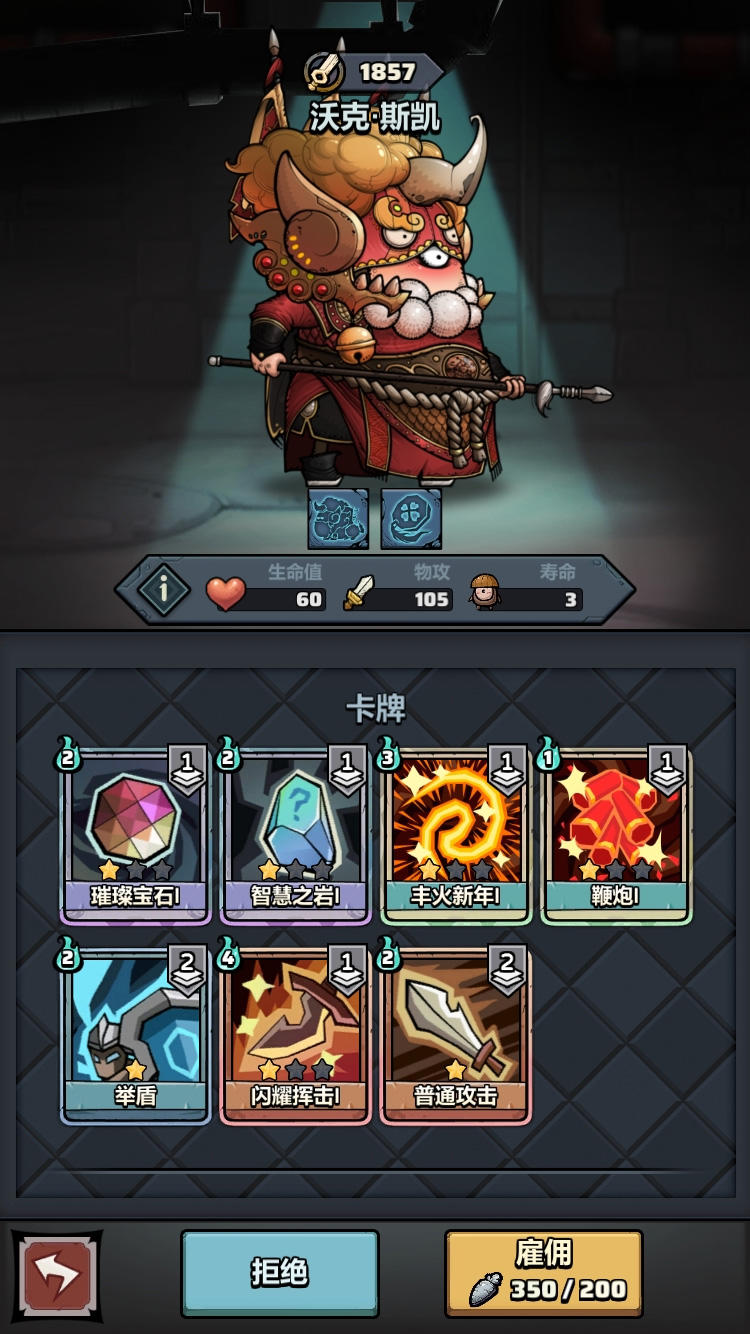Open the character info diamond icon
The image size is (750, 1334).
click(x=163, y=590)
